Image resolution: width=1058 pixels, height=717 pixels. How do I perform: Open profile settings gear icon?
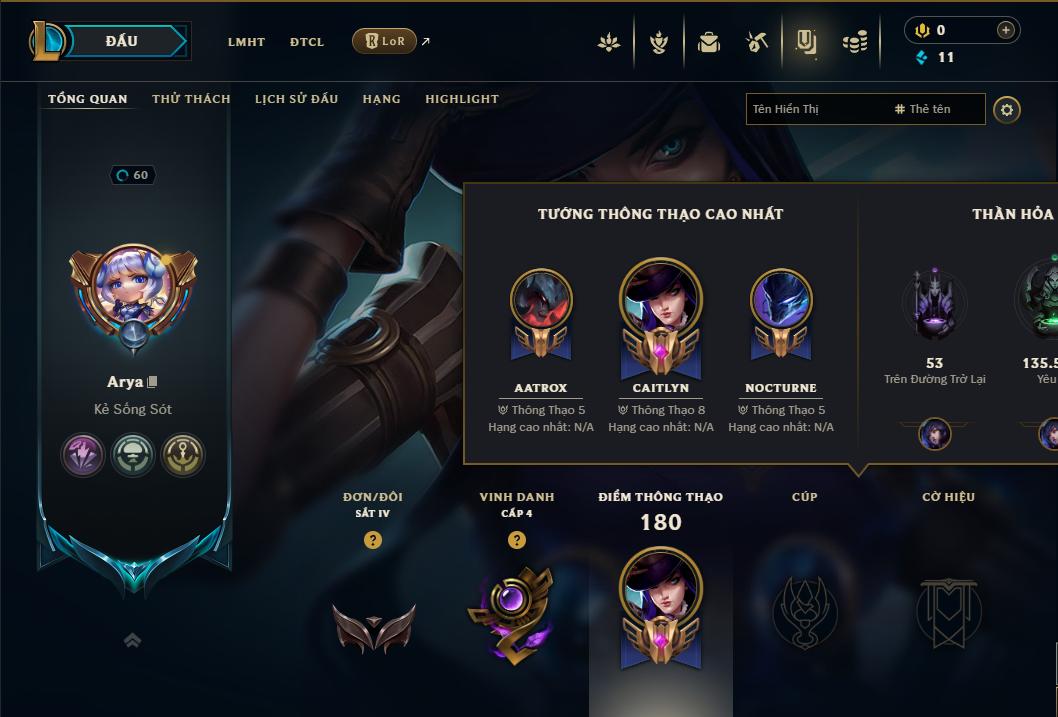point(1007,109)
